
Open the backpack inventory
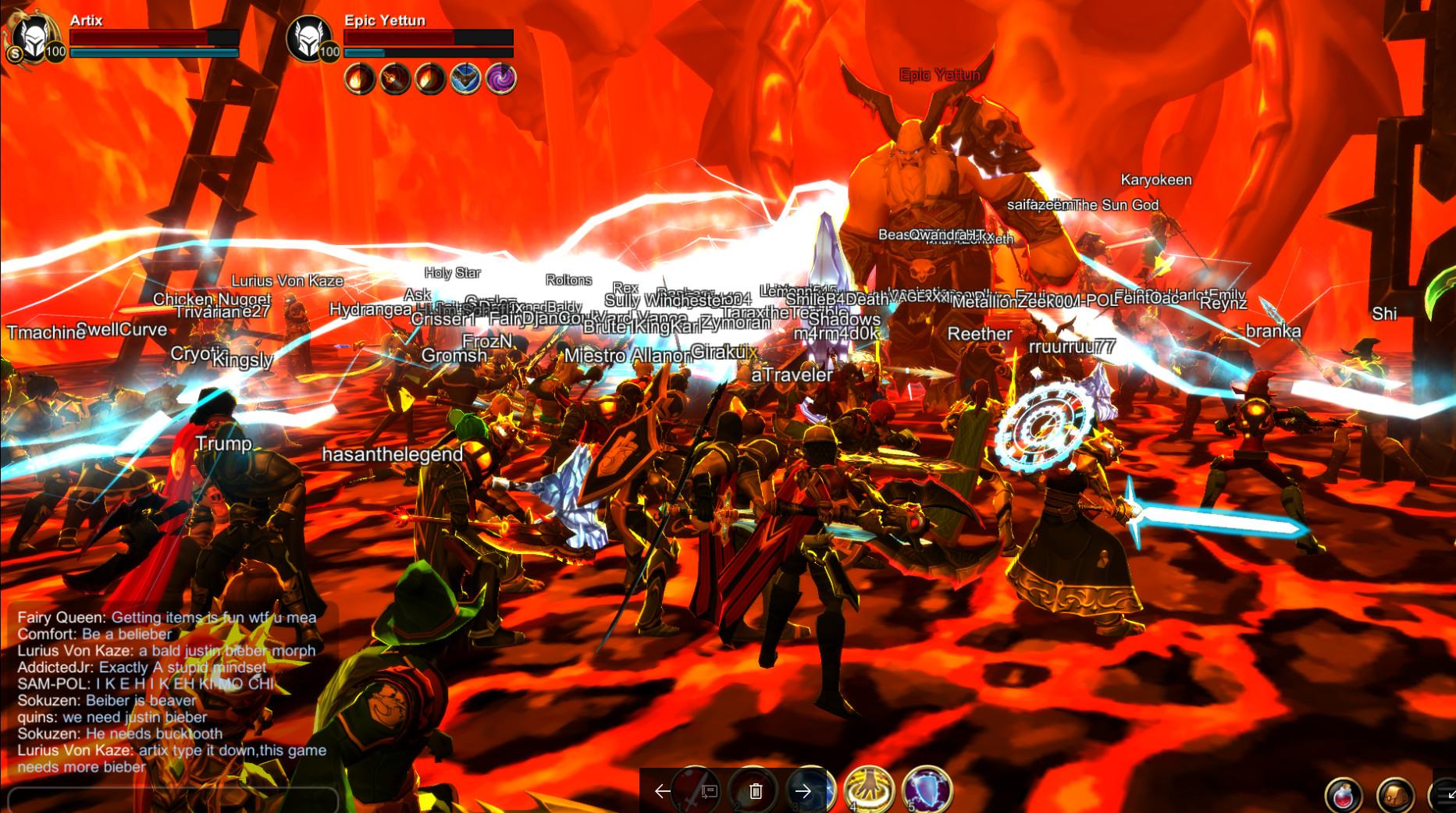pyautogui.click(x=1395, y=796)
